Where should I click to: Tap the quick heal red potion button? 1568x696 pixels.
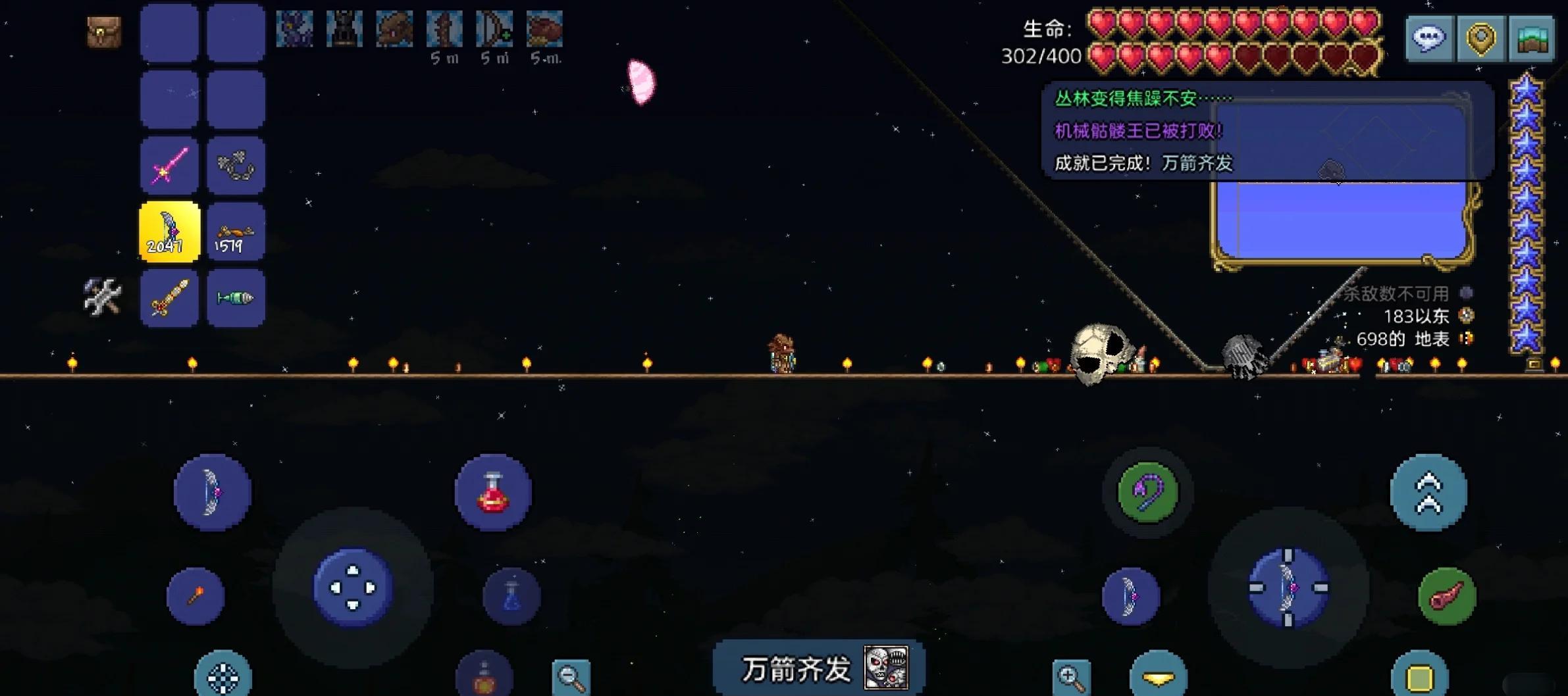493,492
